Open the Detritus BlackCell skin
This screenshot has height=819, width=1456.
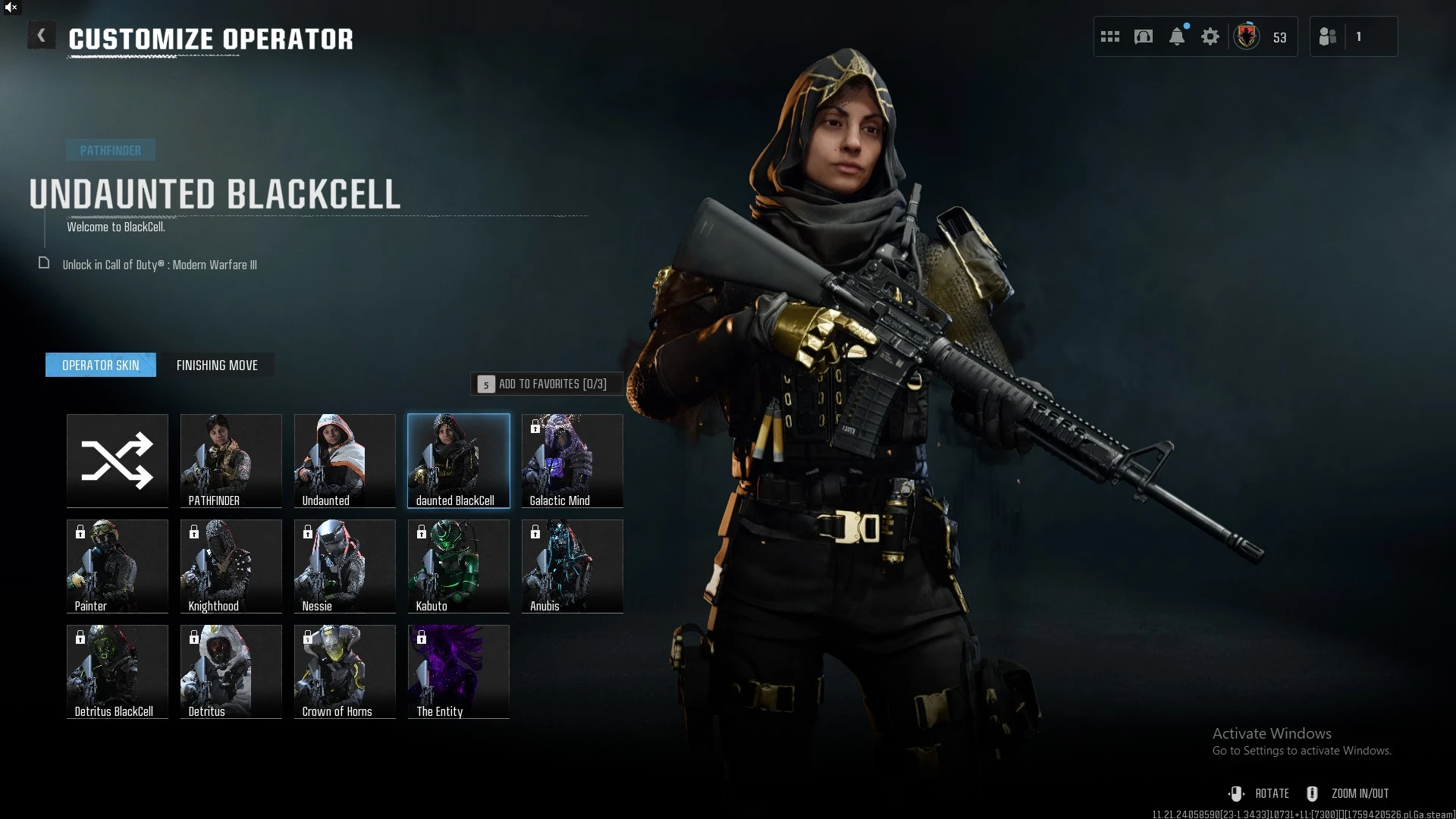point(118,671)
